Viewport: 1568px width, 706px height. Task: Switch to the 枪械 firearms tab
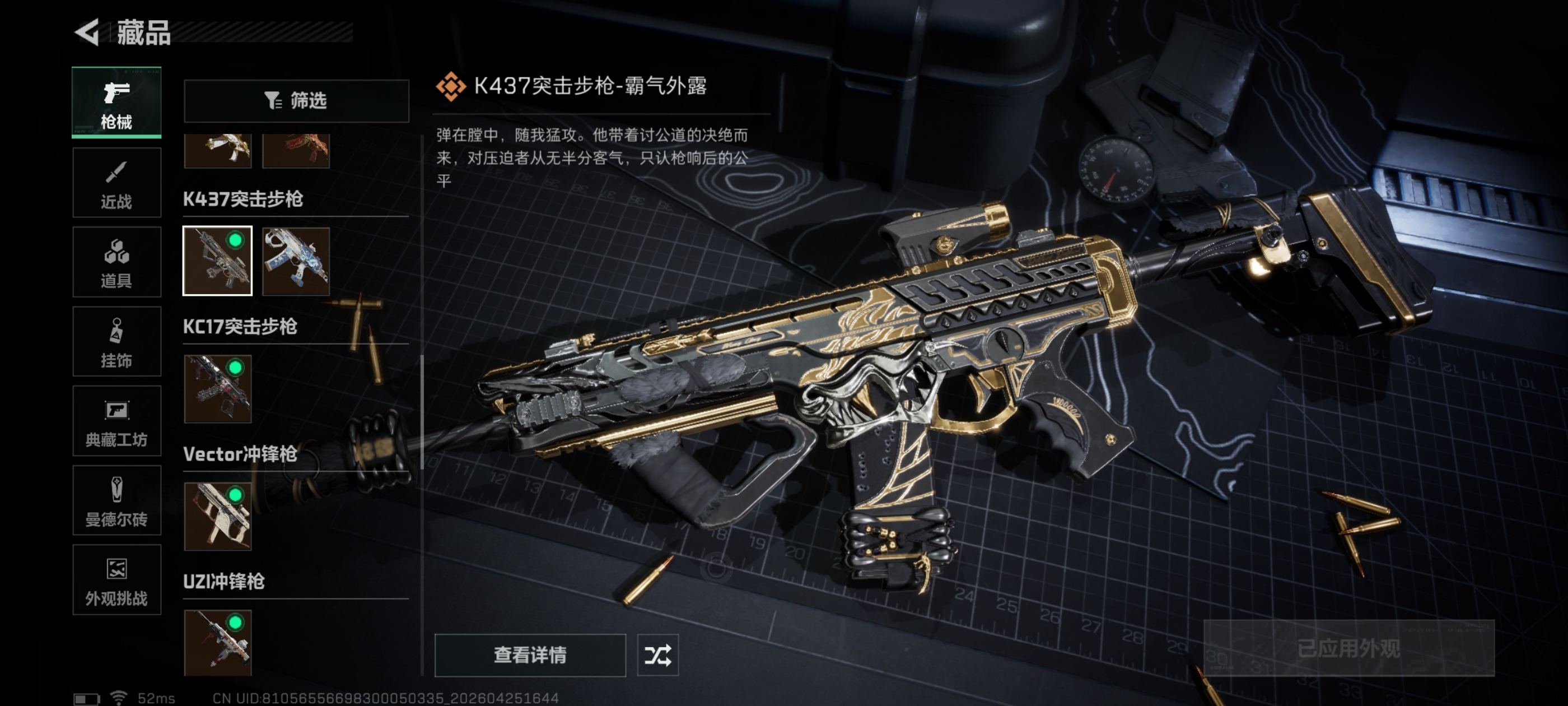click(x=116, y=103)
